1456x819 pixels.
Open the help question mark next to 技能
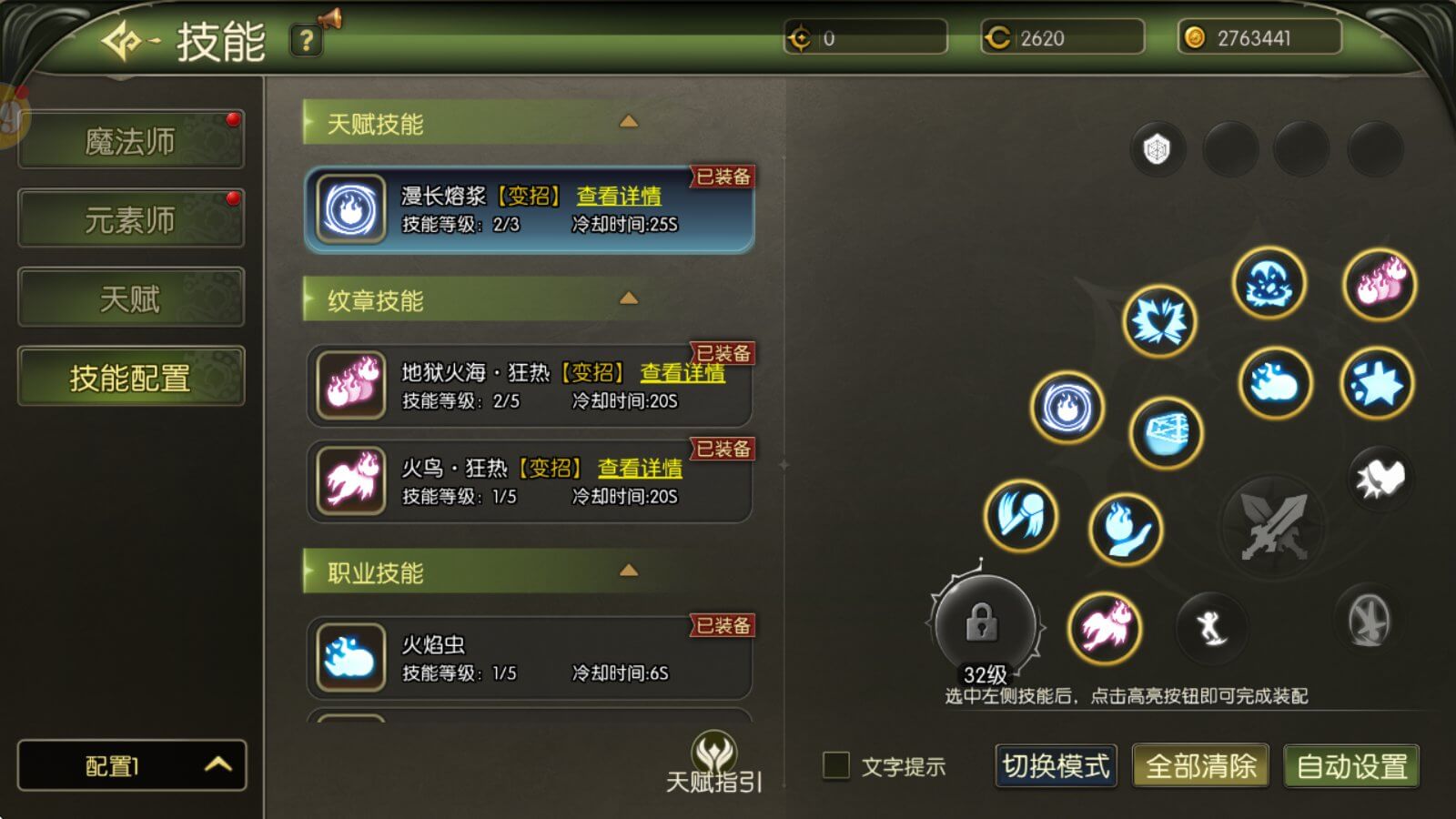pyautogui.click(x=307, y=40)
